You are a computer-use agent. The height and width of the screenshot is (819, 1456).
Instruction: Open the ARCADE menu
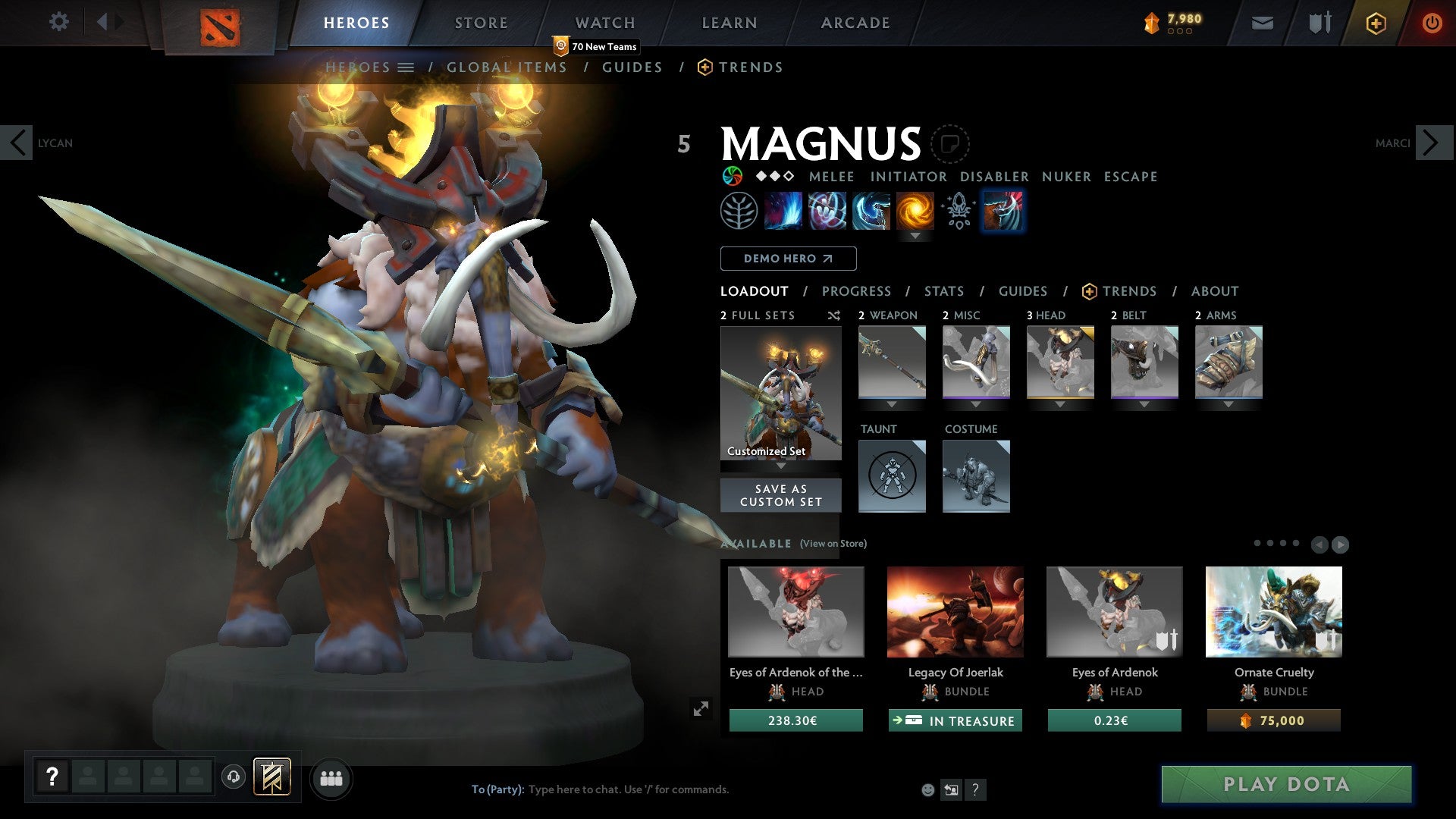[855, 22]
